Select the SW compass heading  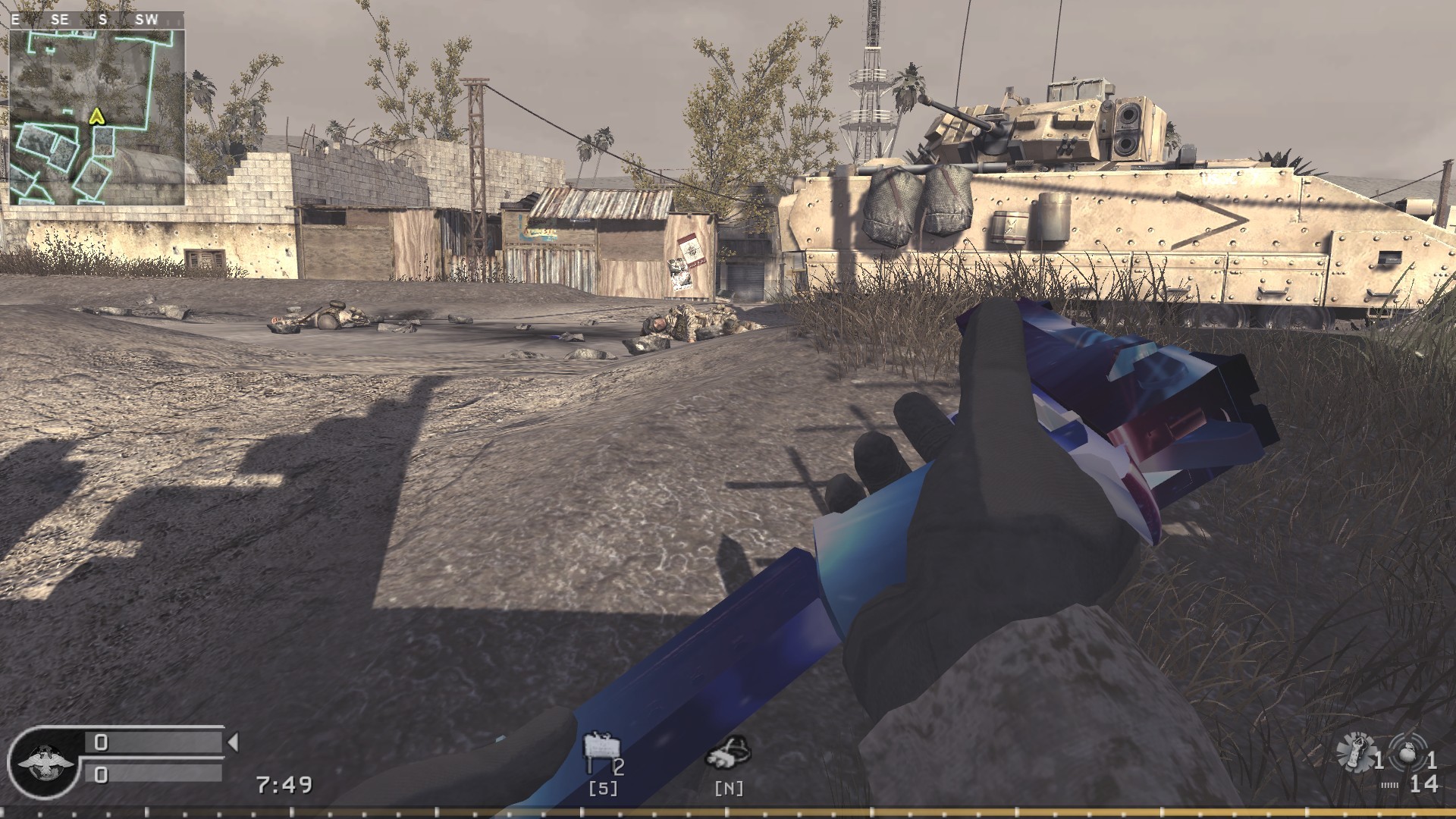[144, 20]
